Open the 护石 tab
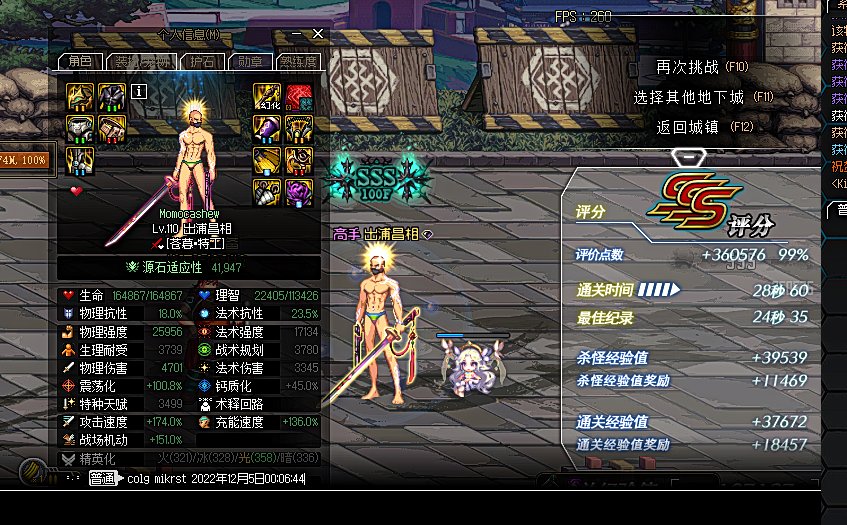The width and height of the screenshot is (847, 525). 201,61
